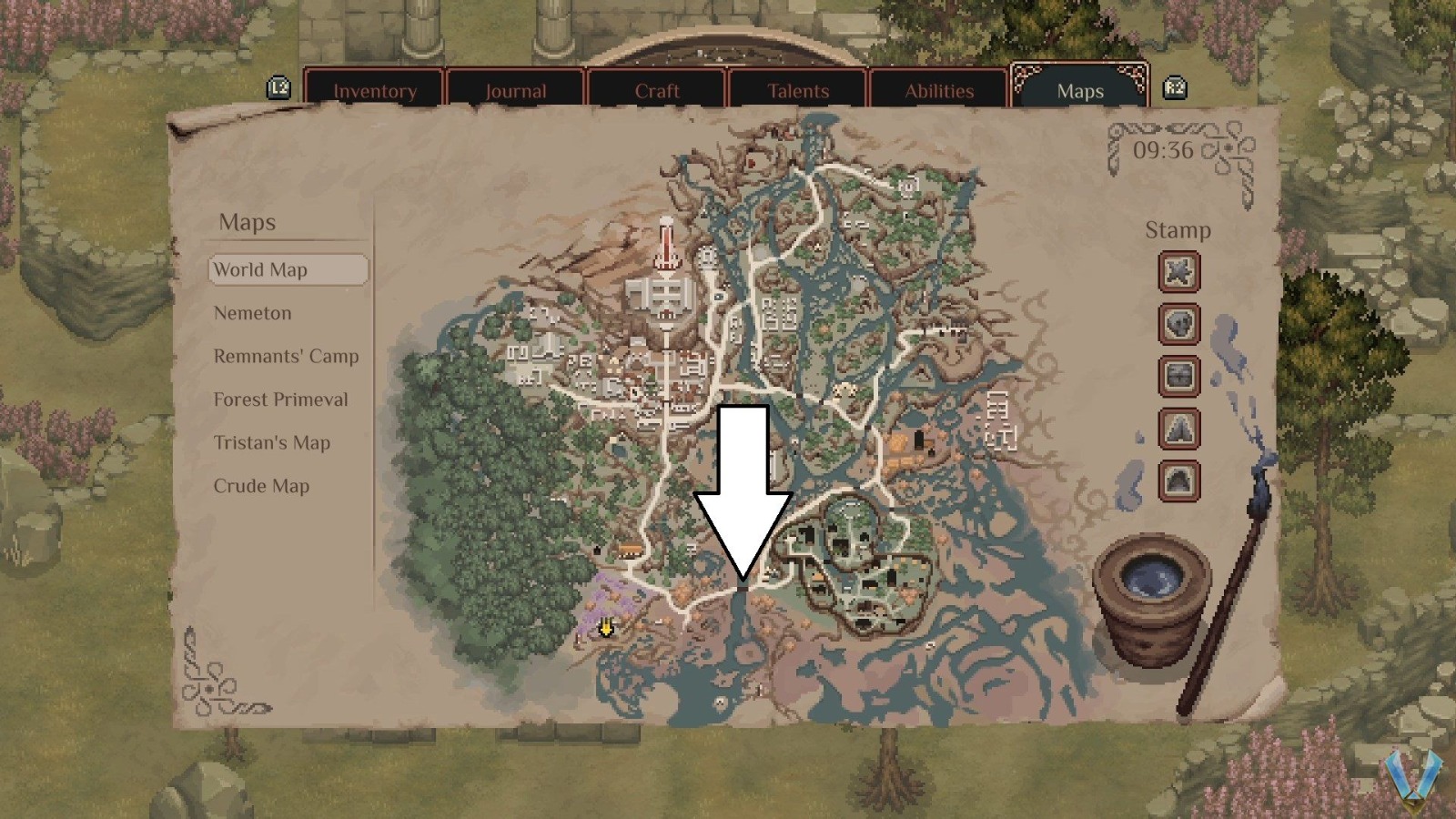Select Nemeton from the map list
The height and width of the screenshot is (819, 1456).
pos(252,313)
